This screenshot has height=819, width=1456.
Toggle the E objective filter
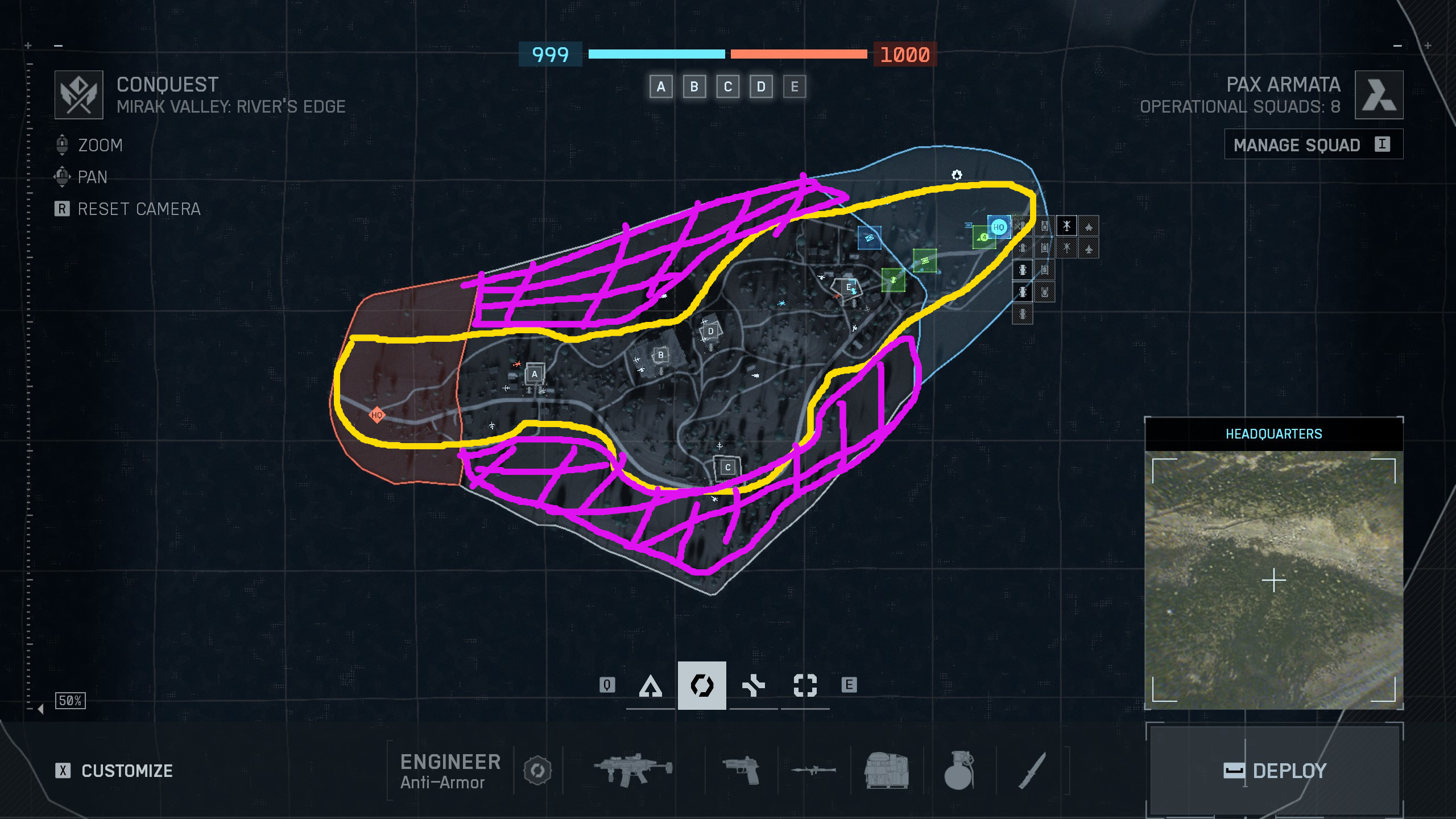pos(793,86)
